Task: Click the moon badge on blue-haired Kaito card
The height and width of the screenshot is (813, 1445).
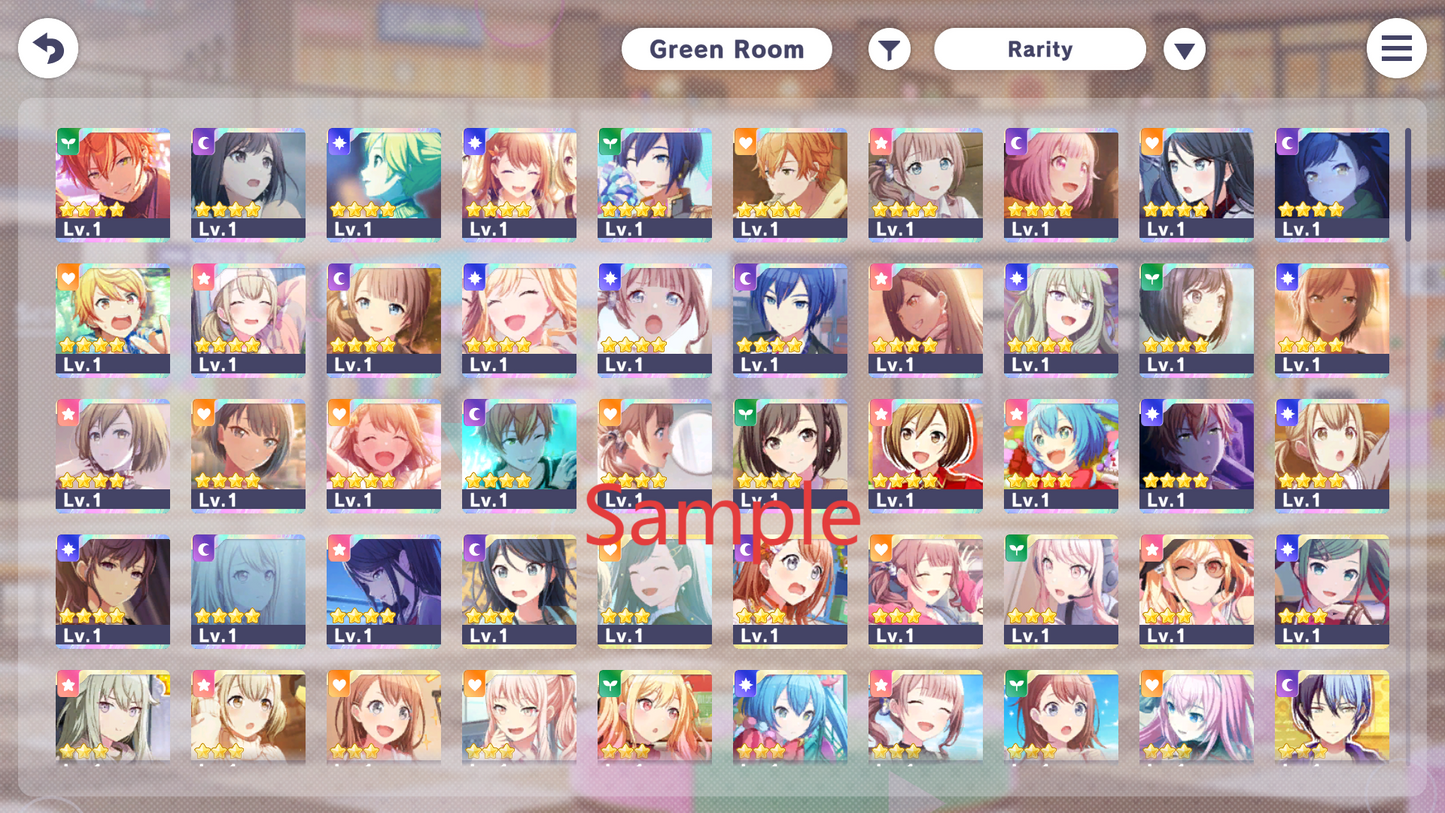Action: [745, 276]
